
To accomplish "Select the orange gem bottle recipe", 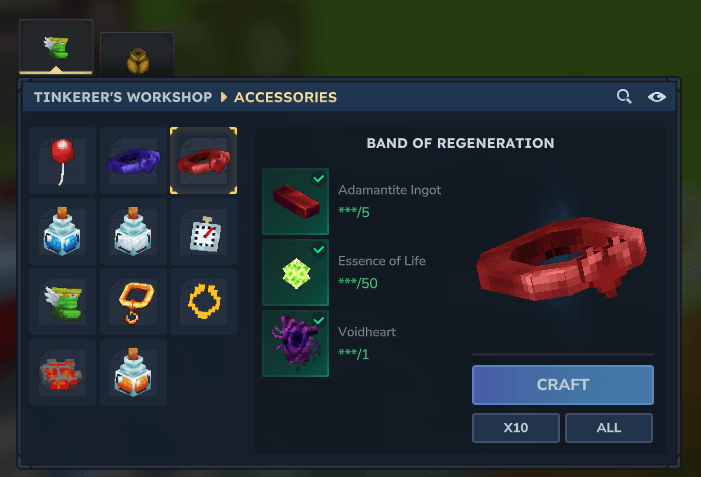I will [x=133, y=372].
